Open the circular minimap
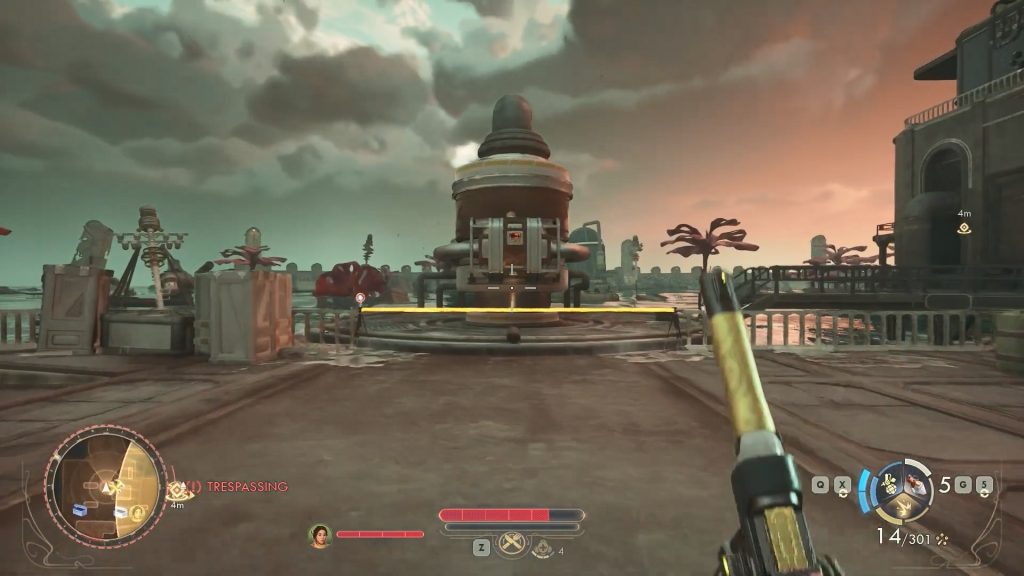The height and width of the screenshot is (576, 1024). (105, 488)
